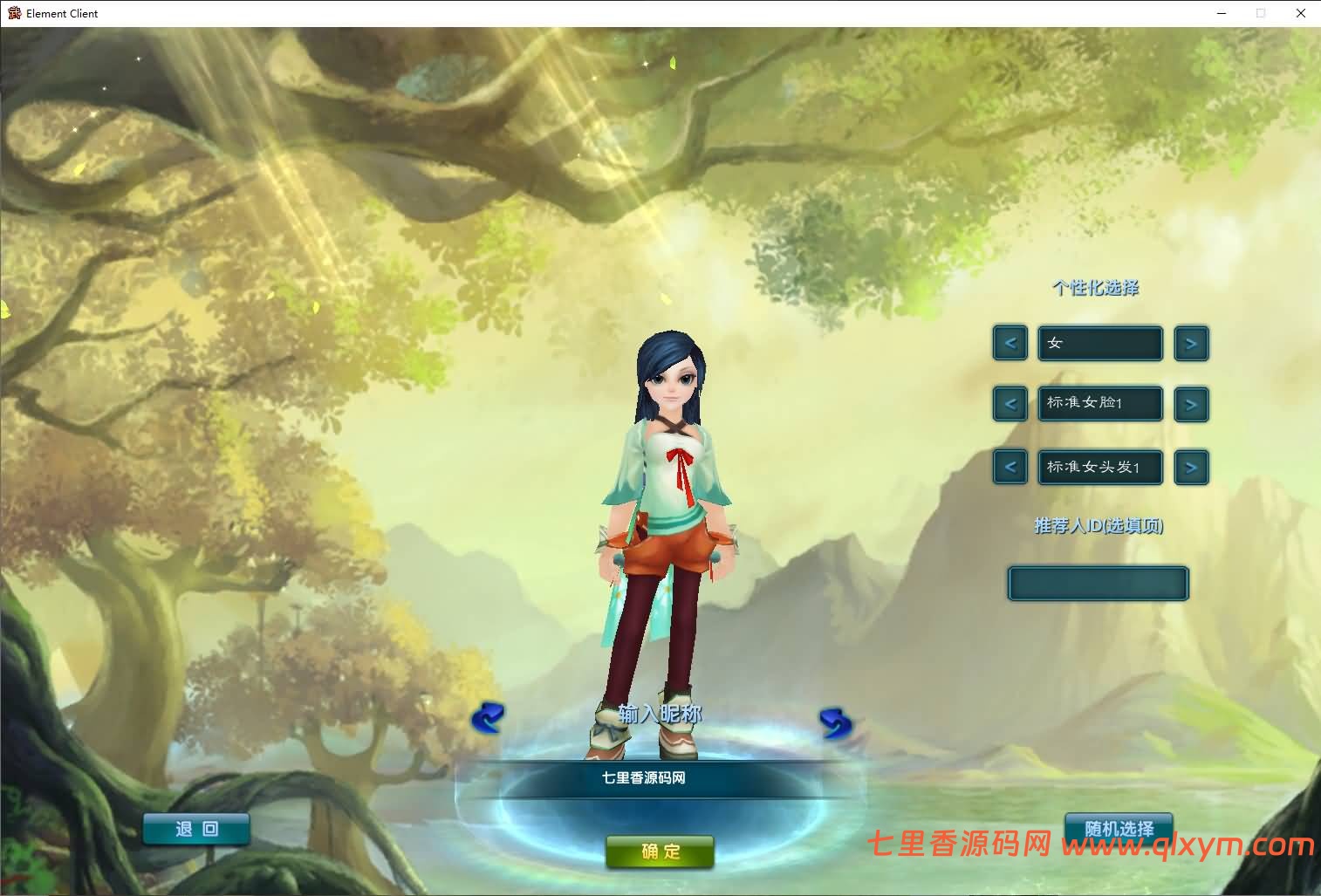The image size is (1321, 896).
Task: Select previous face with arrow before 标准女脸1
Action: click(1010, 404)
